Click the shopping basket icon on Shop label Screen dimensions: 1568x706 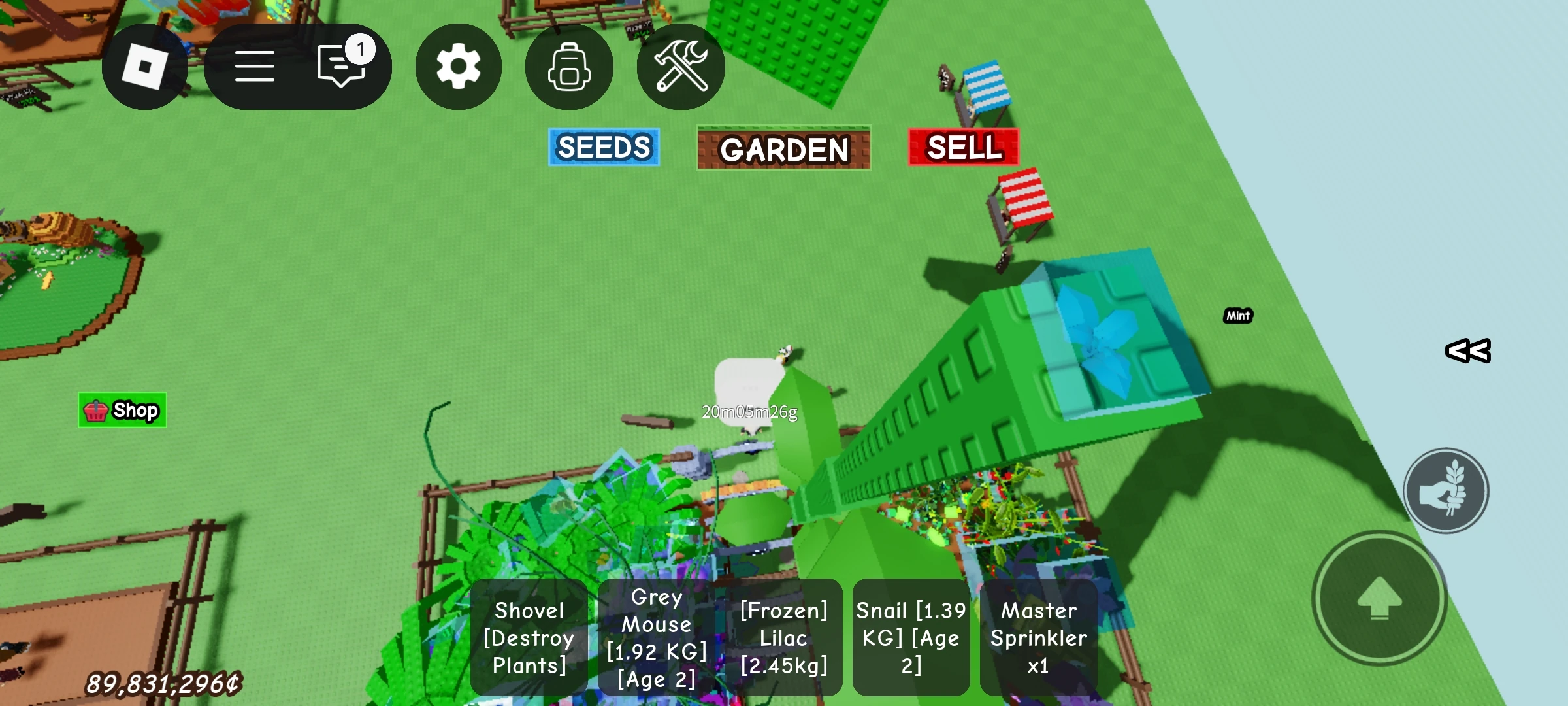95,411
